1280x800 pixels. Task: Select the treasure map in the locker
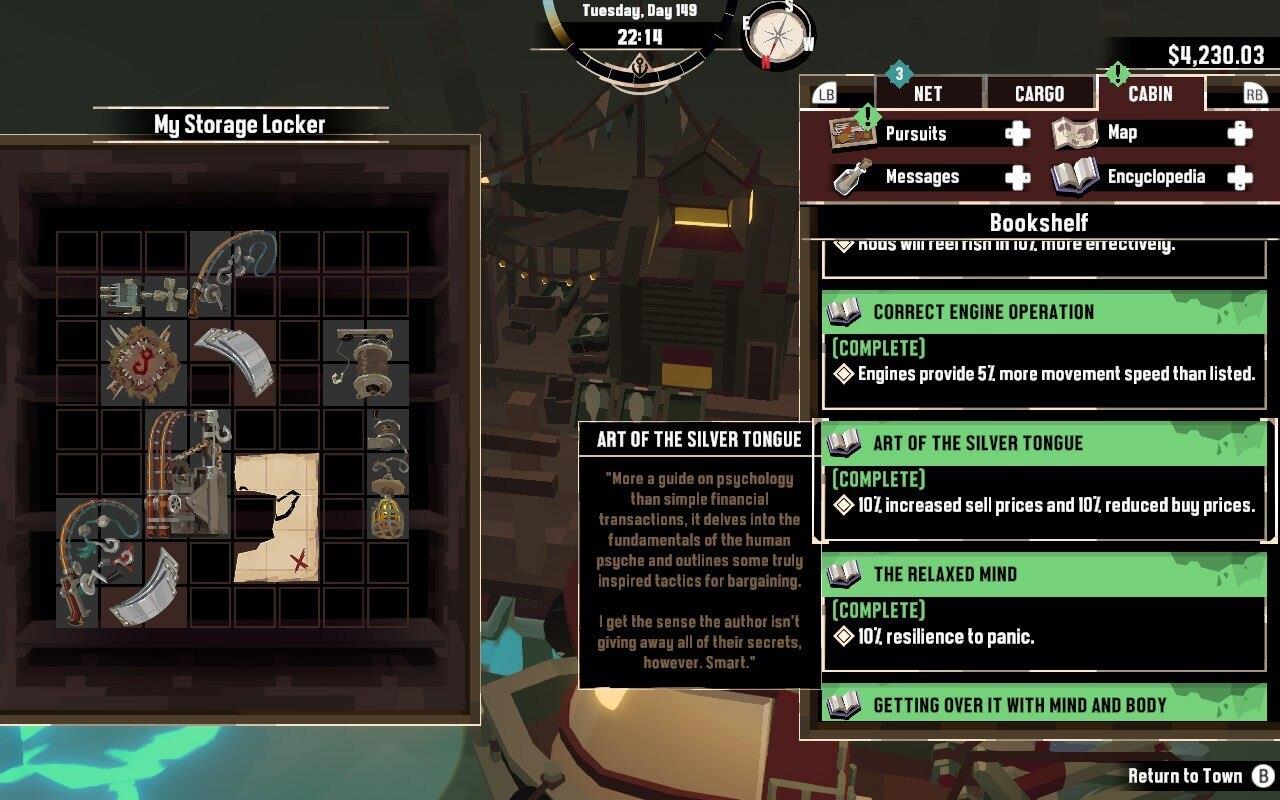coord(276,517)
